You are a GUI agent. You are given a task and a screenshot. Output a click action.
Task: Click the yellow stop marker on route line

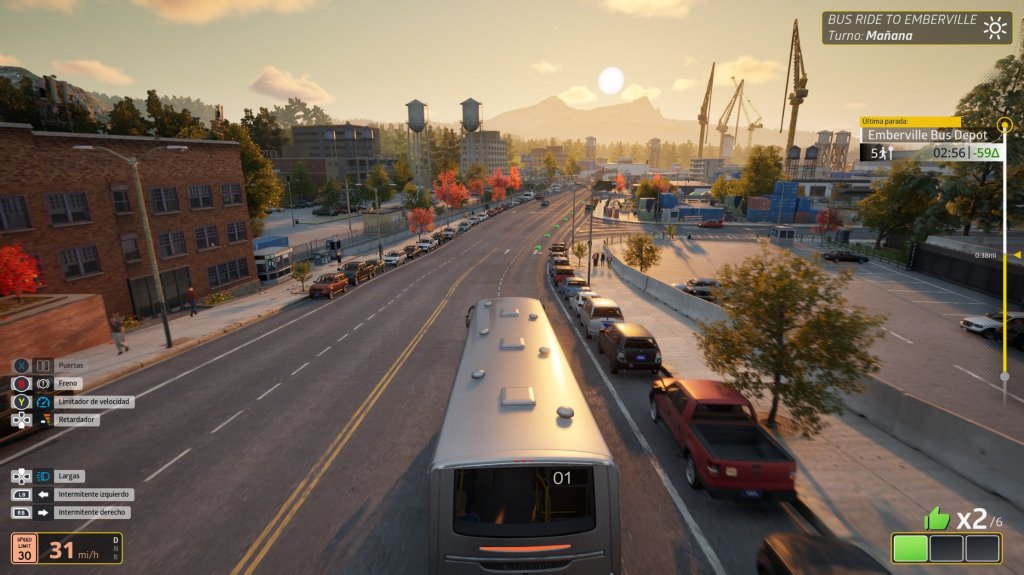(x=1006, y=134)
